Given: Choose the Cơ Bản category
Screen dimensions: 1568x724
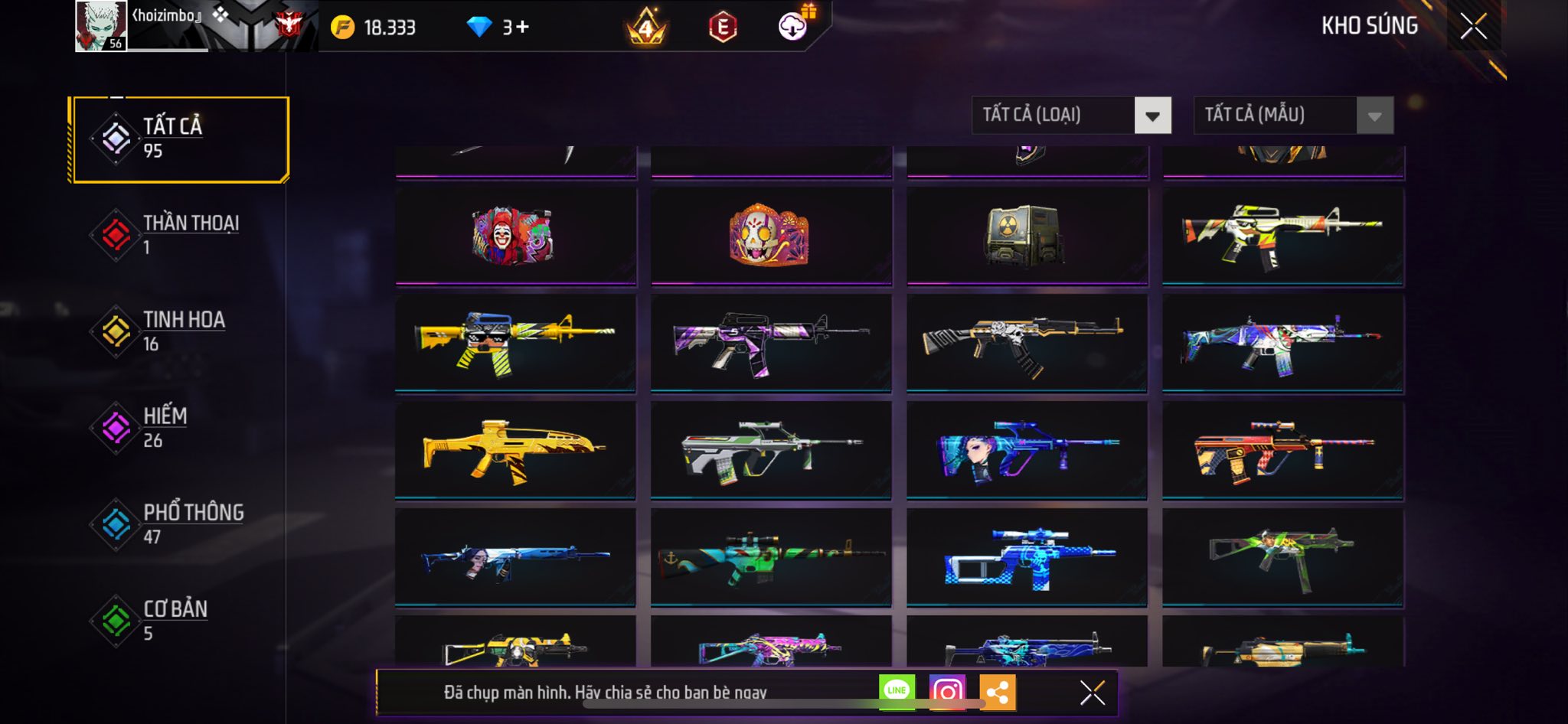Looking at the screenshot, I should (x=179, y=620).
